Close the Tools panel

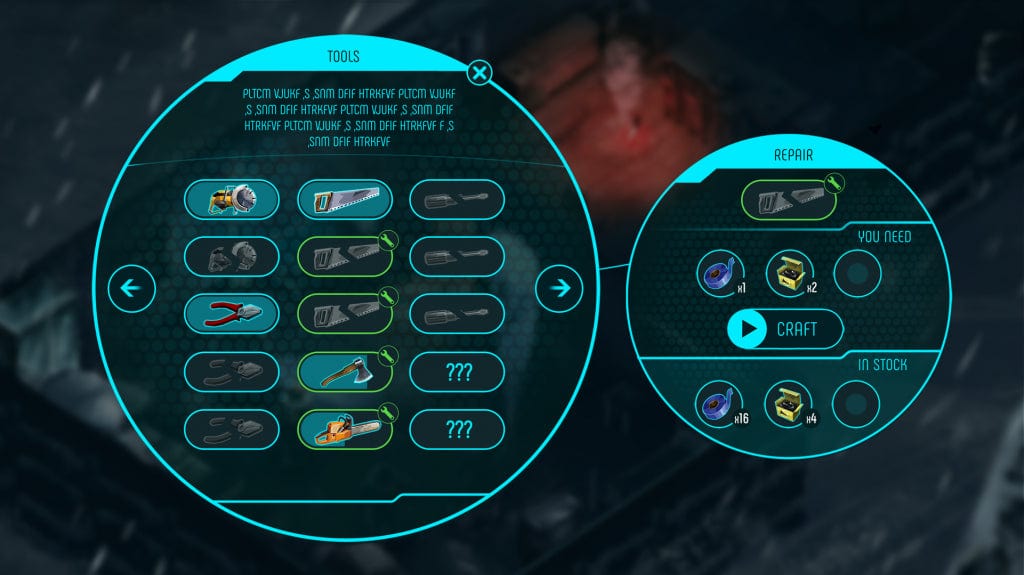click(480, 73)
